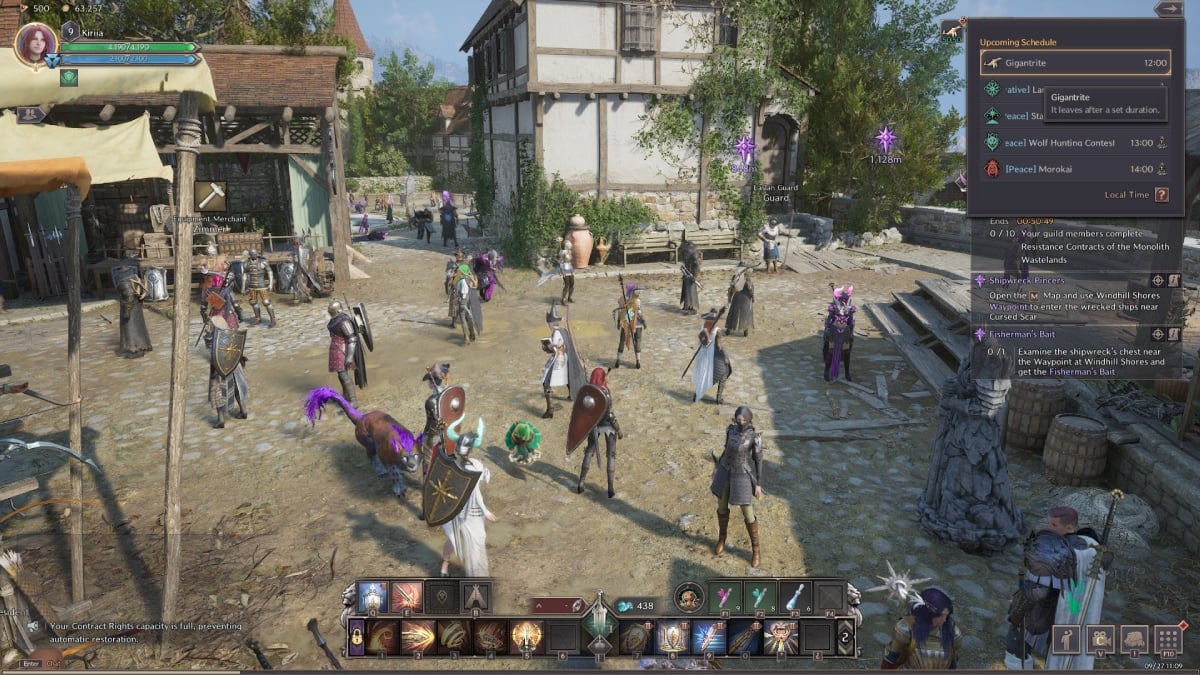Image resolution: width=1200 pixels, height=675 pixels.
Task: Use the white potion in slot F3
Action: click(x=793, y=597)
